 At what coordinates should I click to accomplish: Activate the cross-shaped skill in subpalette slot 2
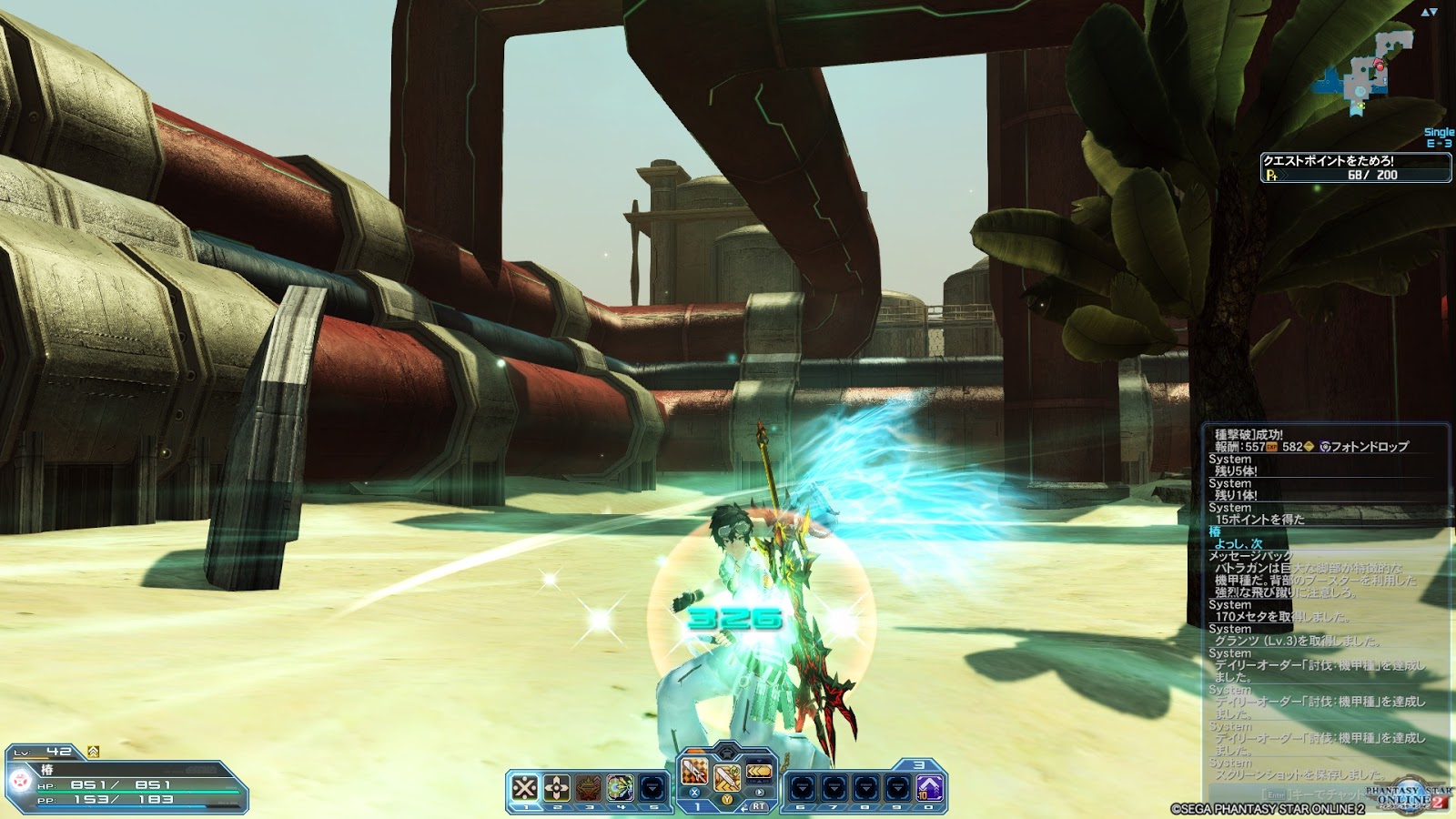click(x=557, y=787)
